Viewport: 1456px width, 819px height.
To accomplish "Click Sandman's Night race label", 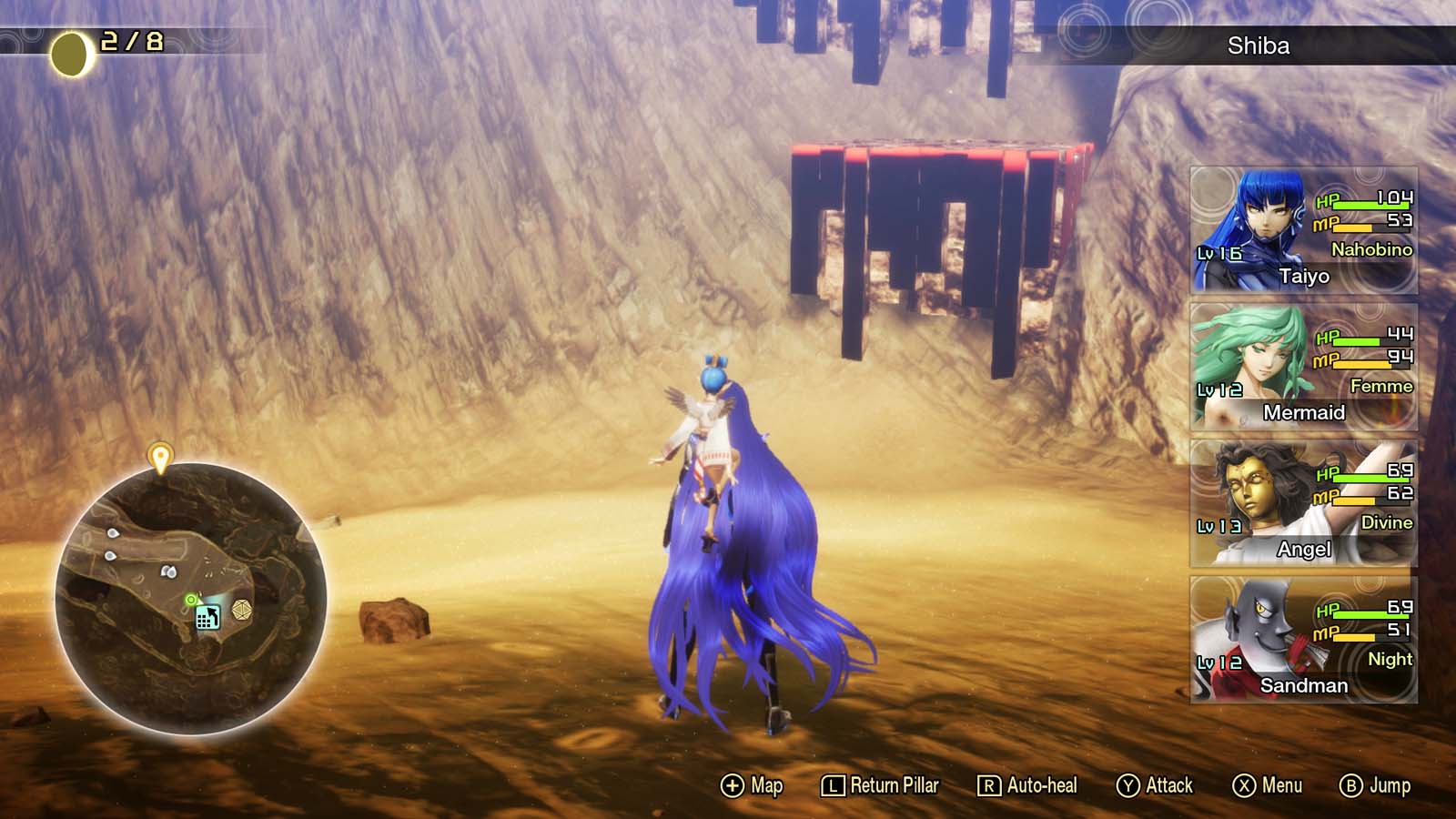I will tap(1390, 661).
